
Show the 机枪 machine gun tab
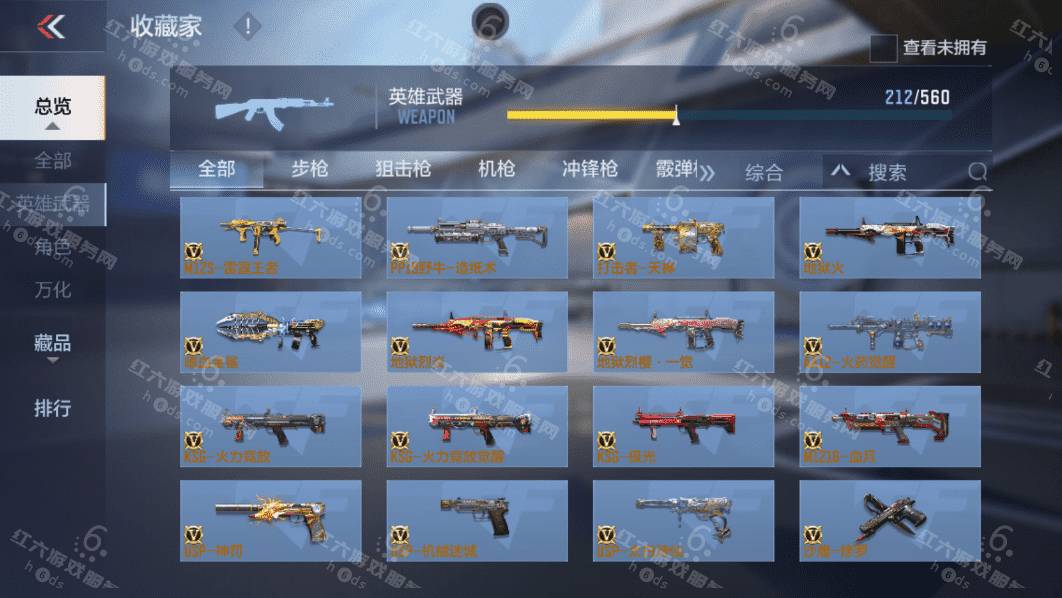496,170
